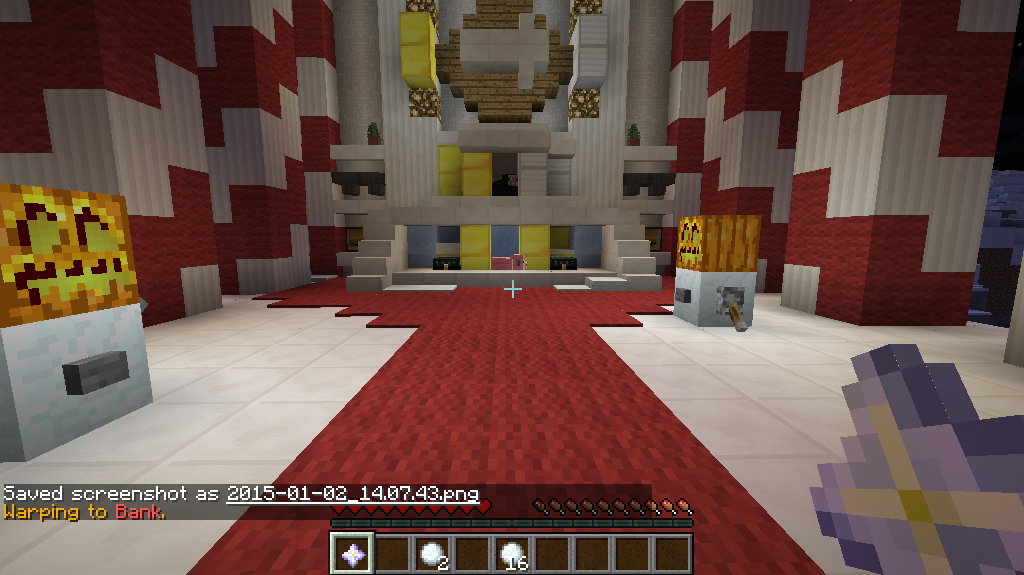1024x575 pixels.
Task: Open the saved screenshot filename link in chat
Action: (352, 494)
